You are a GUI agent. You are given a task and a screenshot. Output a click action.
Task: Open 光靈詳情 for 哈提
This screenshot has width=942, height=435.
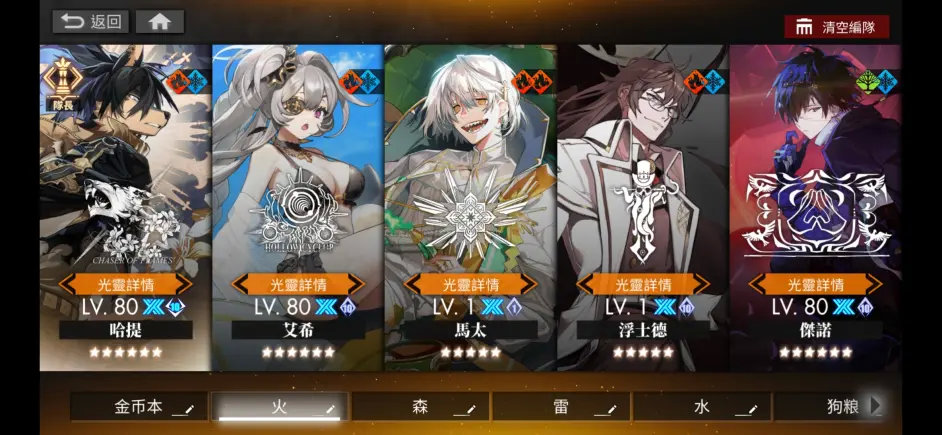[125, 284]
